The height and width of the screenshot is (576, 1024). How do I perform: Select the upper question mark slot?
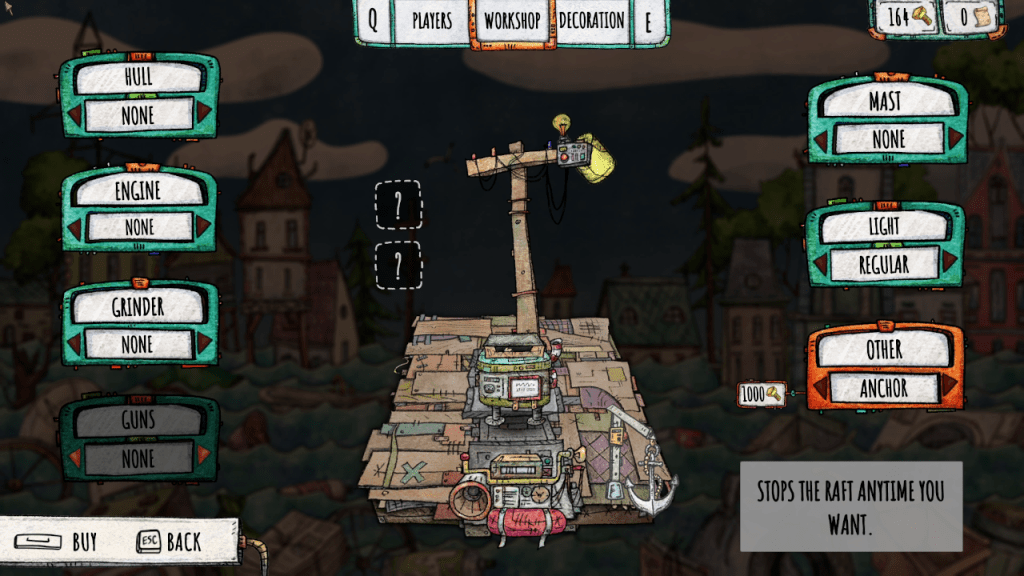[x=398, y=205]
